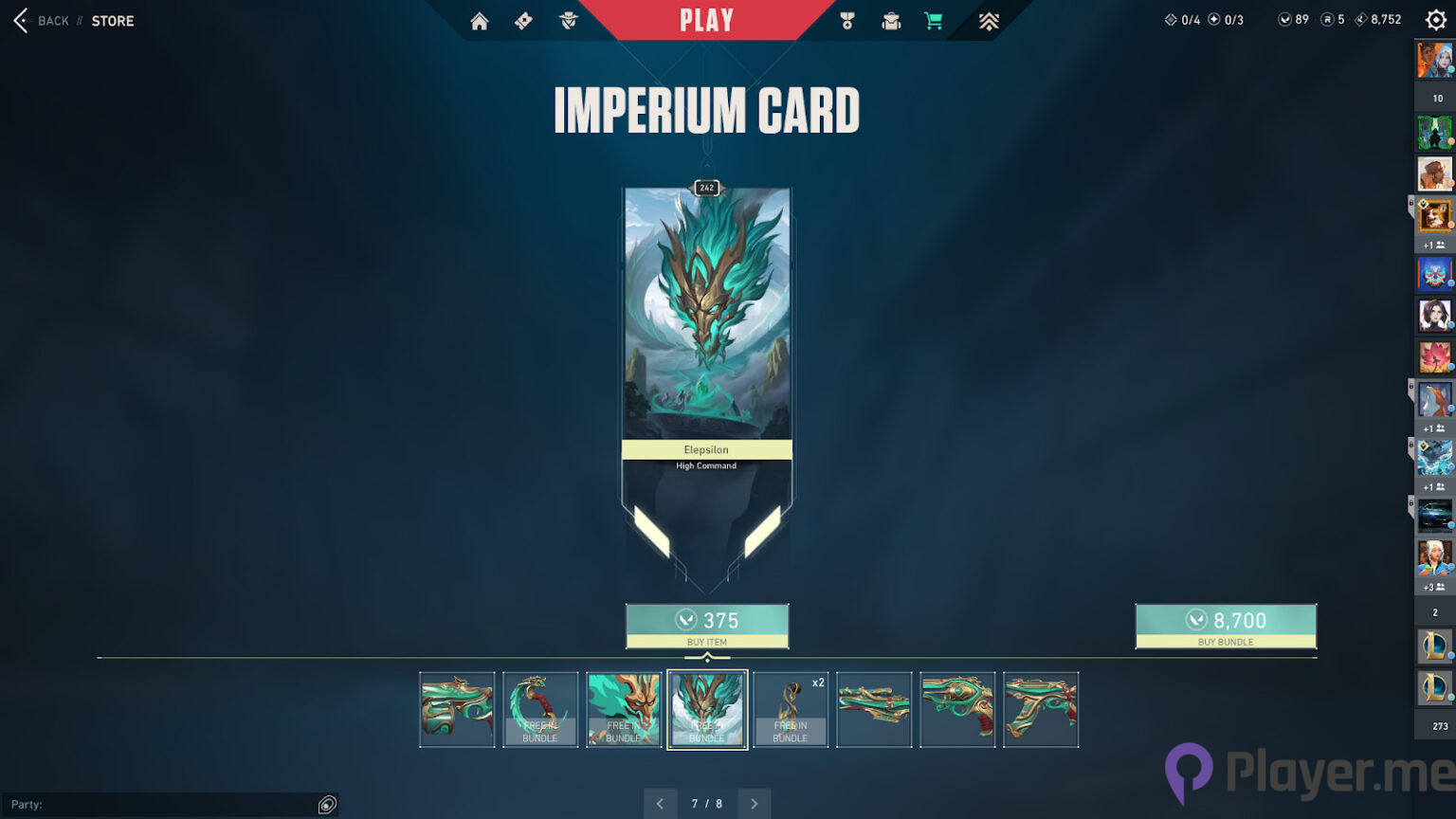
Task: Open the Battlepass ticket icon
Action: (x=522, y=20)
